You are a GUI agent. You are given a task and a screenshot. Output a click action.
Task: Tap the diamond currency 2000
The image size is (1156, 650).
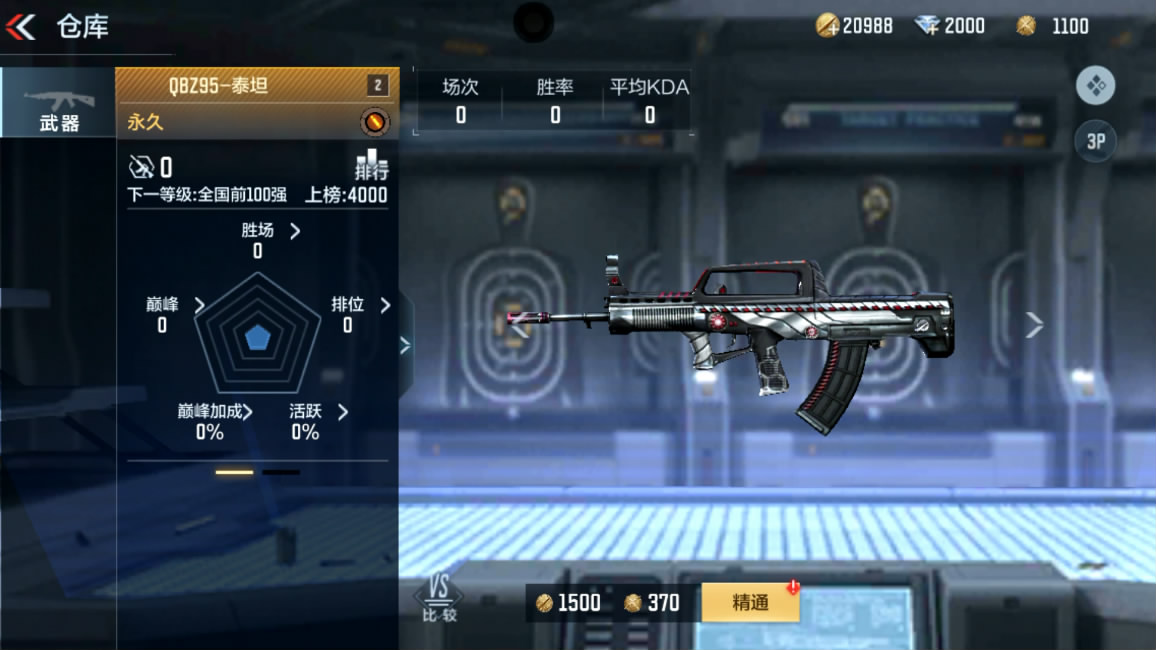pyautogui.click(x=950, y=26)
